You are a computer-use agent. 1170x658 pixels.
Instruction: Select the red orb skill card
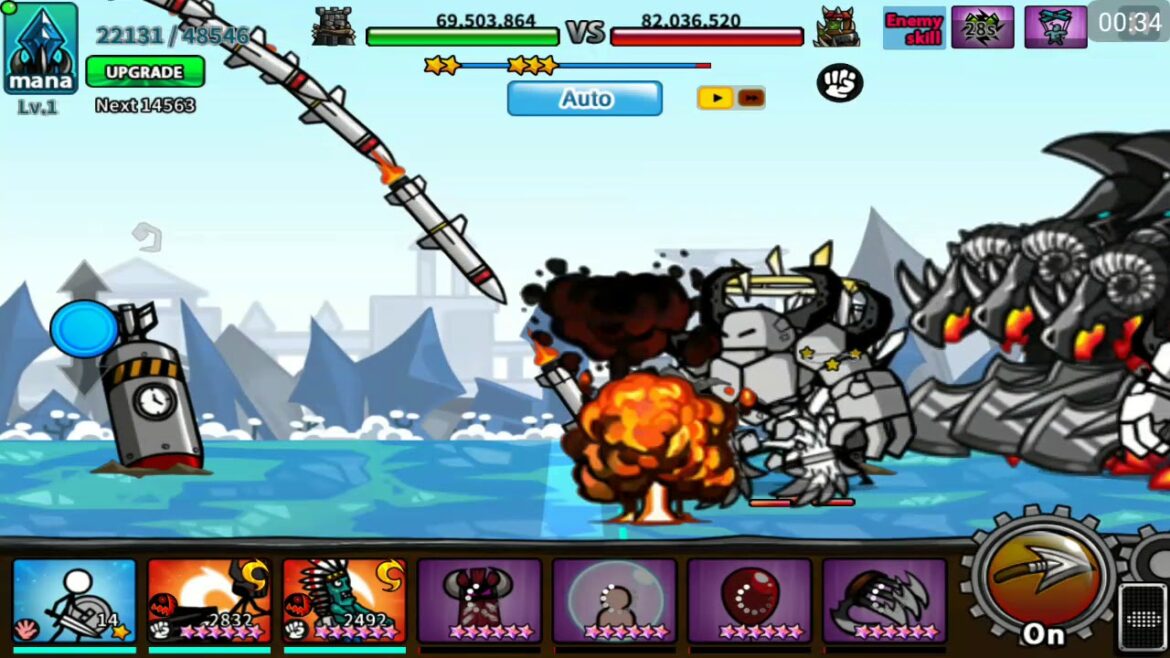coord(749,600)
